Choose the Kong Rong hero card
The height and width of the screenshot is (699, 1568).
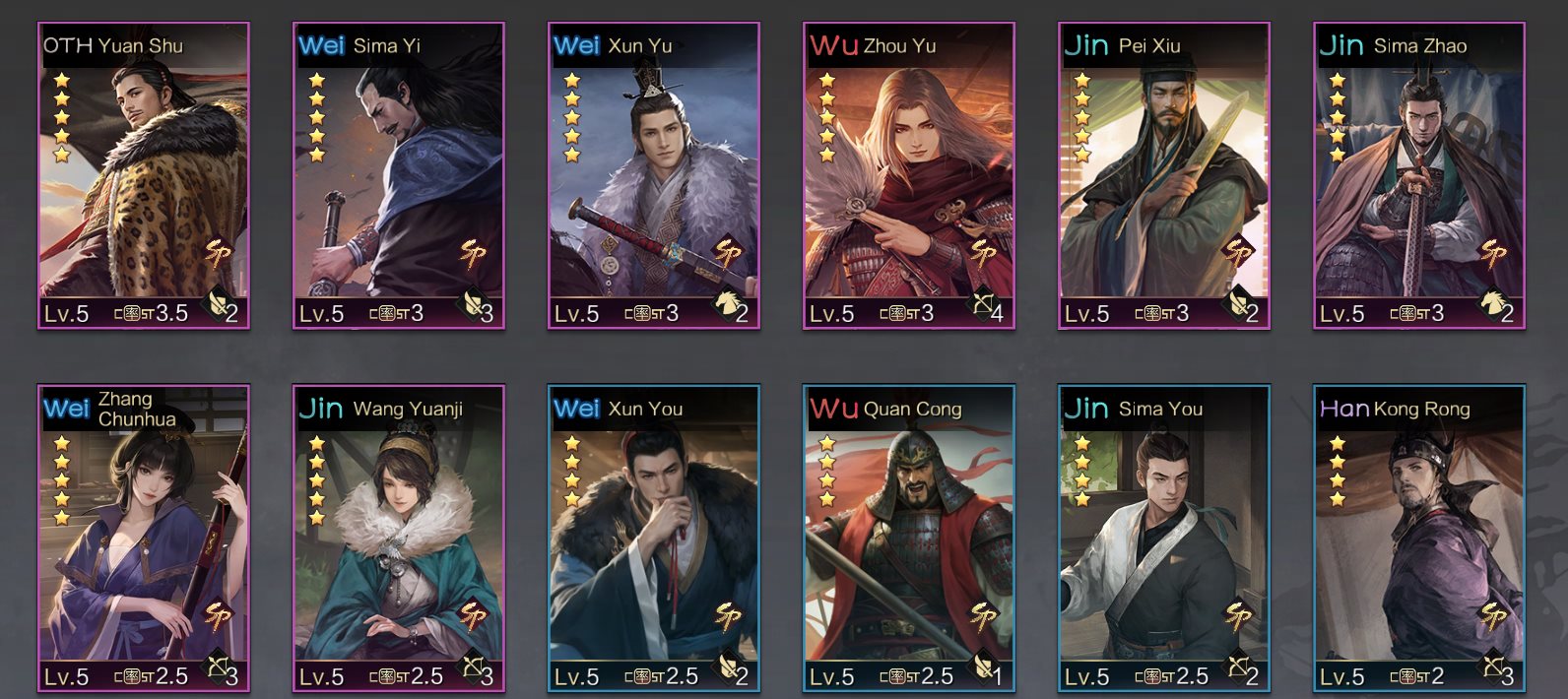coord(1419,540)
